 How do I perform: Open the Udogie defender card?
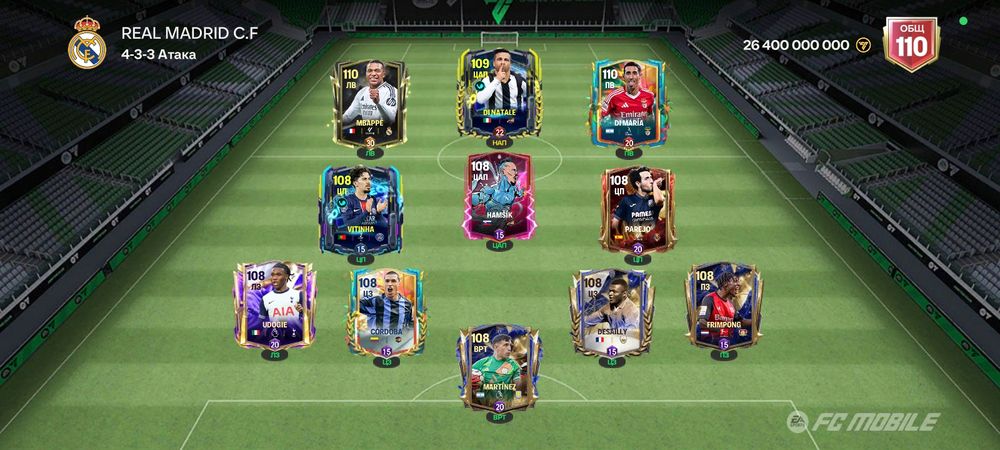pos(273,304)
